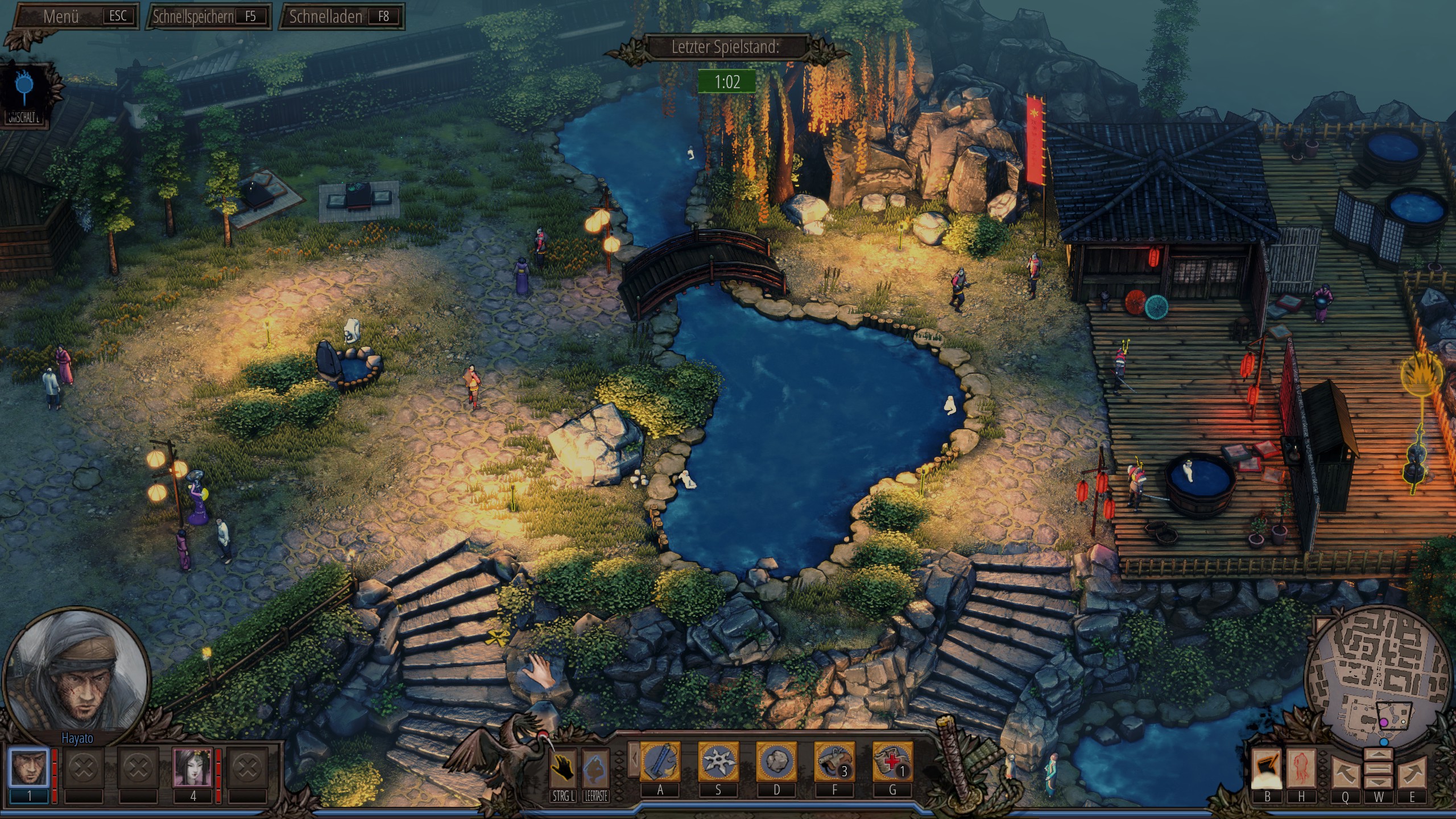
Task: Select the ninja sword ability
Action: coord(660,762)
